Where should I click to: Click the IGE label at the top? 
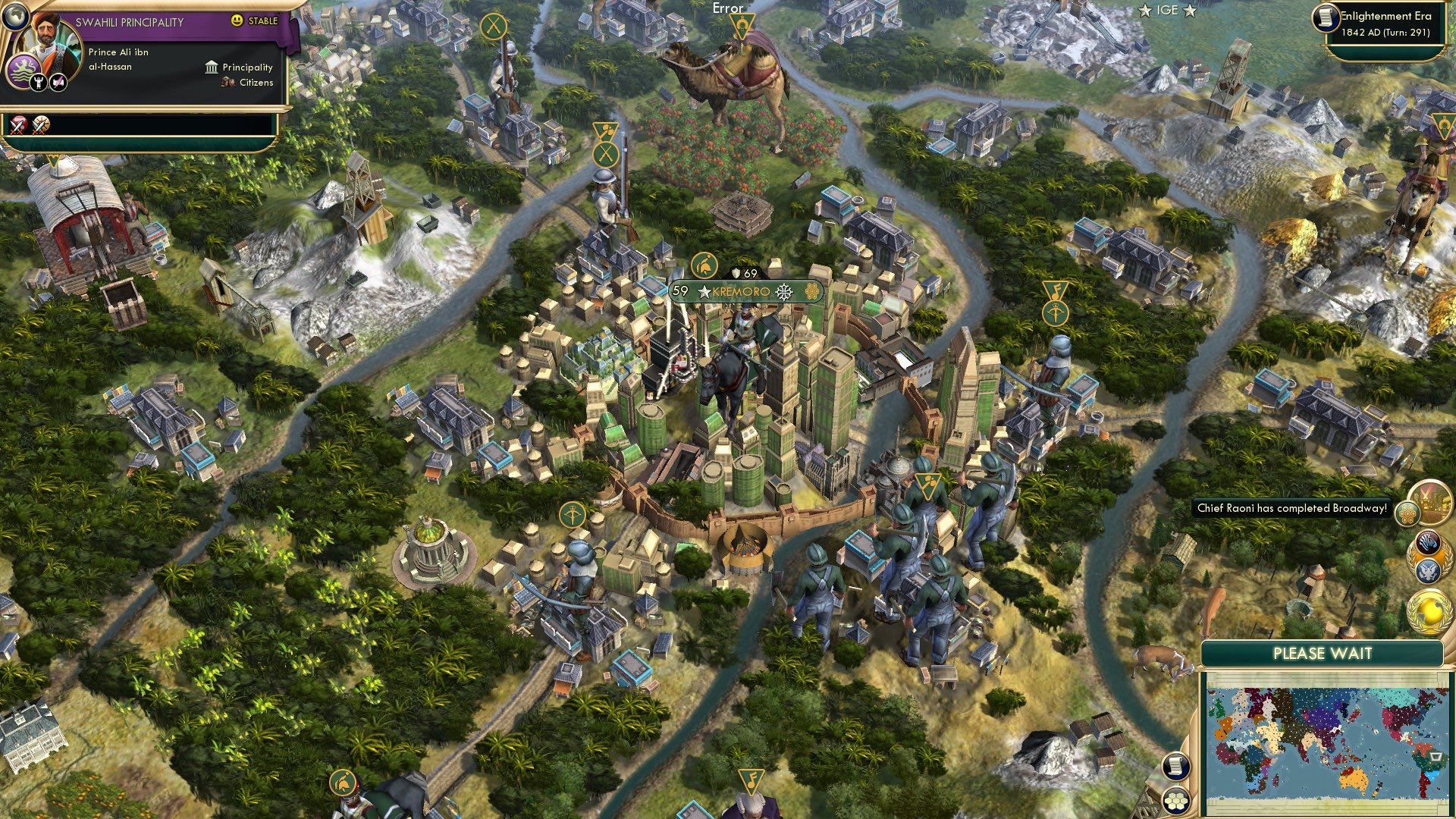click(1166, 11)
